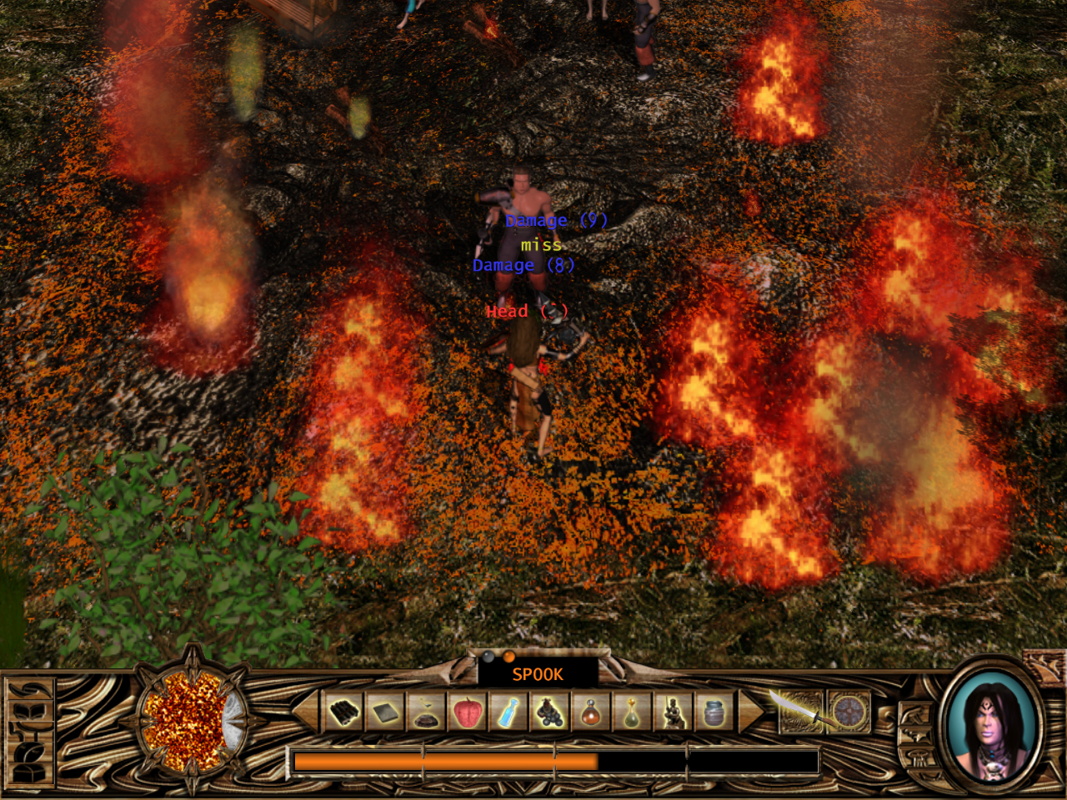
Task: Select the black bundle item slot
Action: (x=345, y=712)
